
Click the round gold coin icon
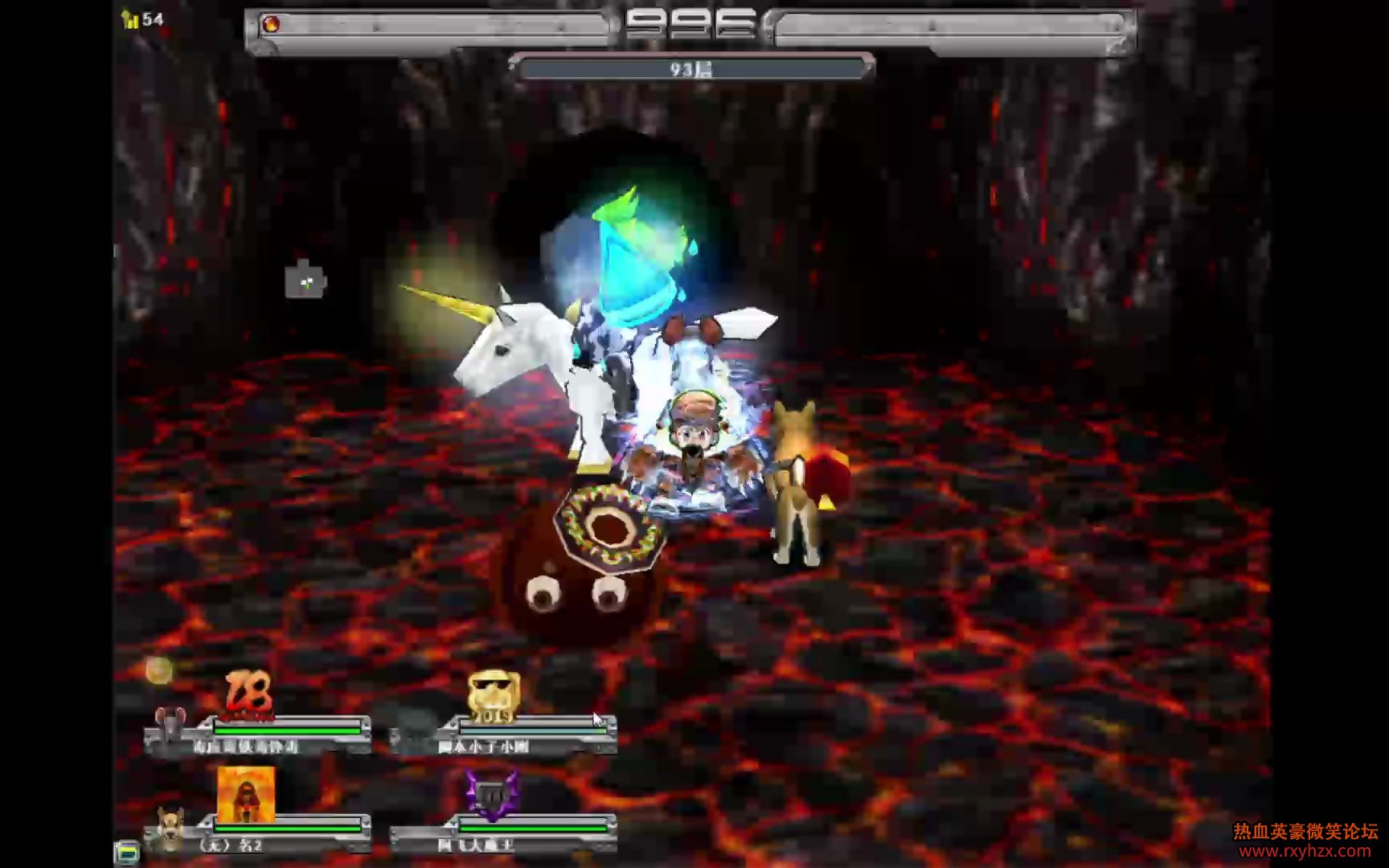pyautogui.click(x=158, y=669)
